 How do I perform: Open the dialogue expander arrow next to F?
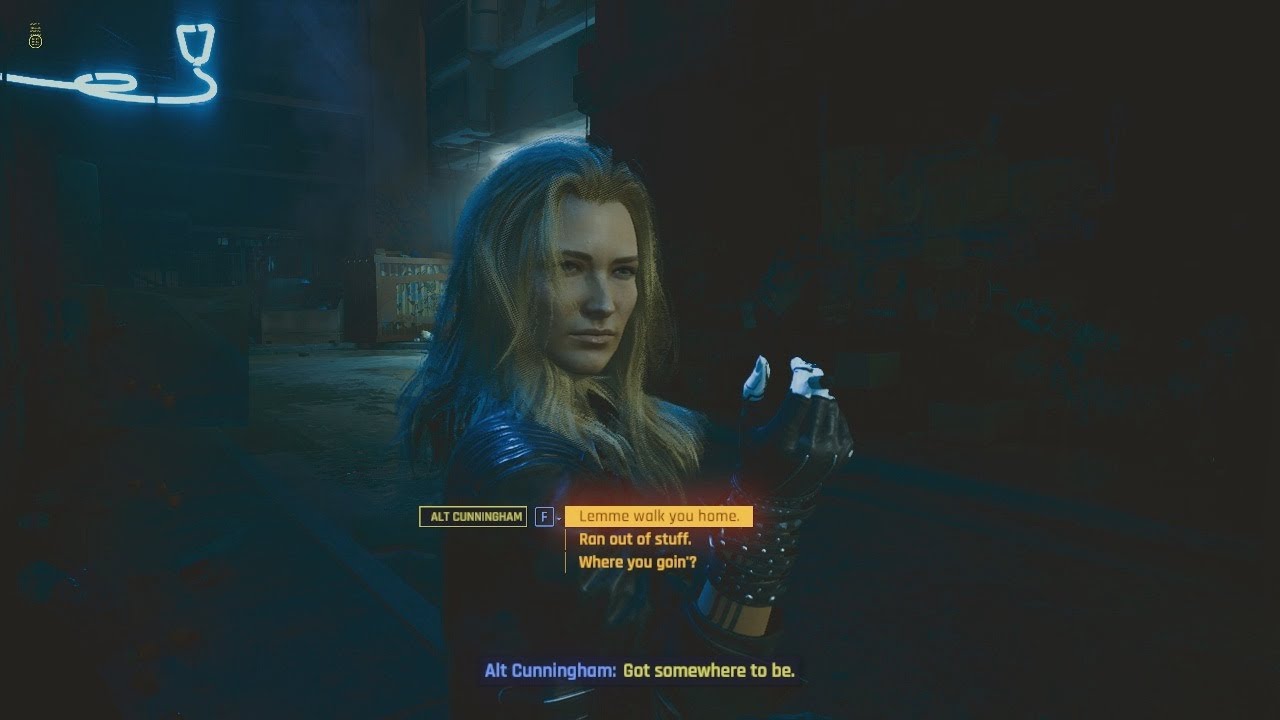558,518
